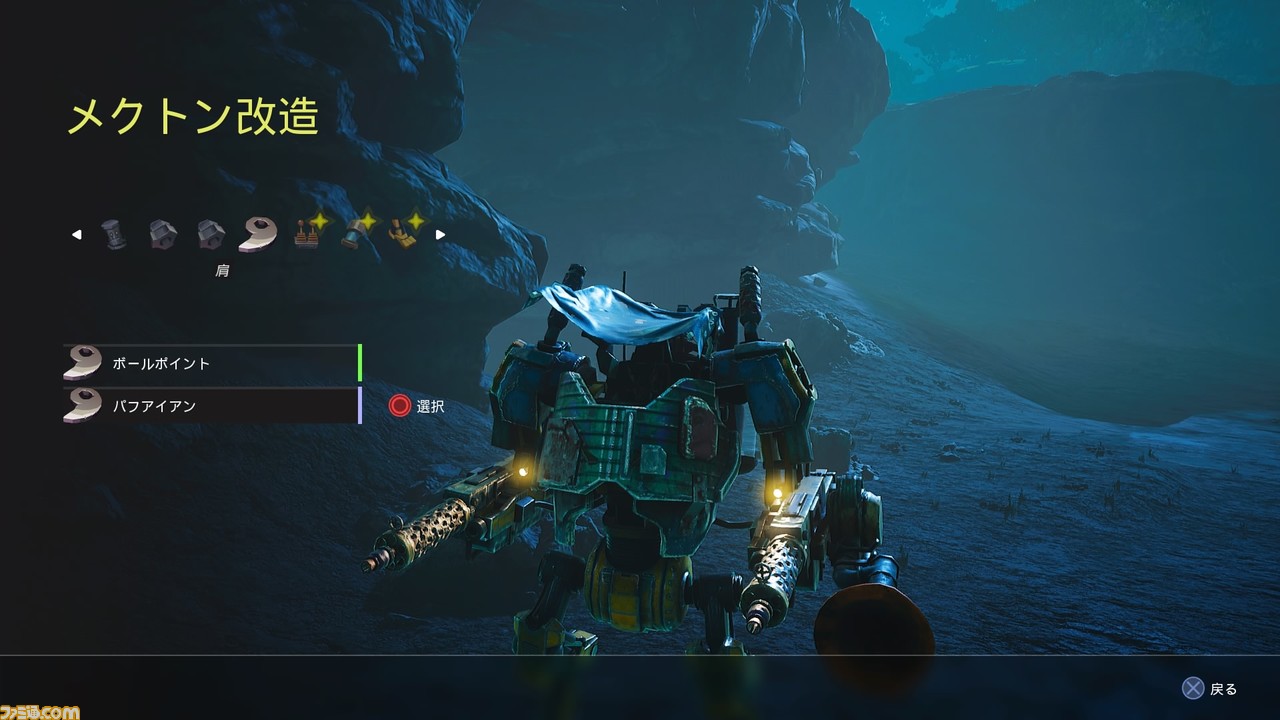
Task: Open the dark cylinder part category
Action: click(115, 235)
